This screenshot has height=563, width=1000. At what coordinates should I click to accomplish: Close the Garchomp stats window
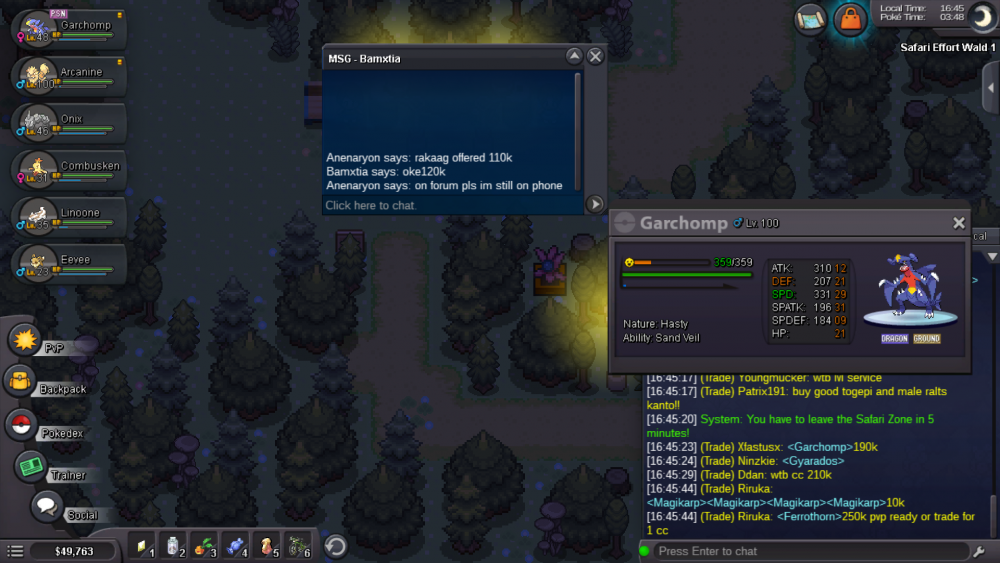tap(959, 223)
